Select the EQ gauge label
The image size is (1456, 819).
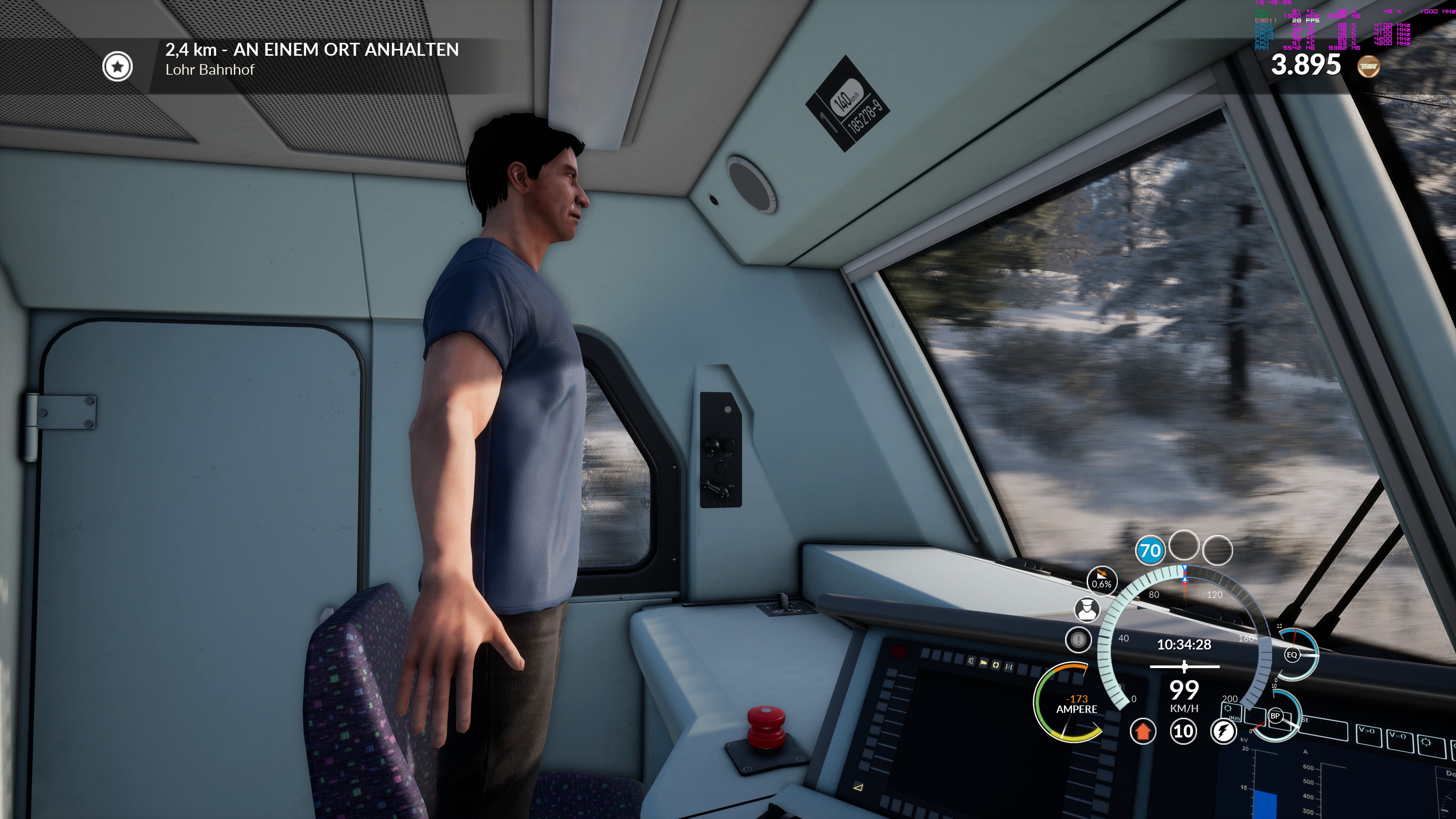(x=1291, y=655)
